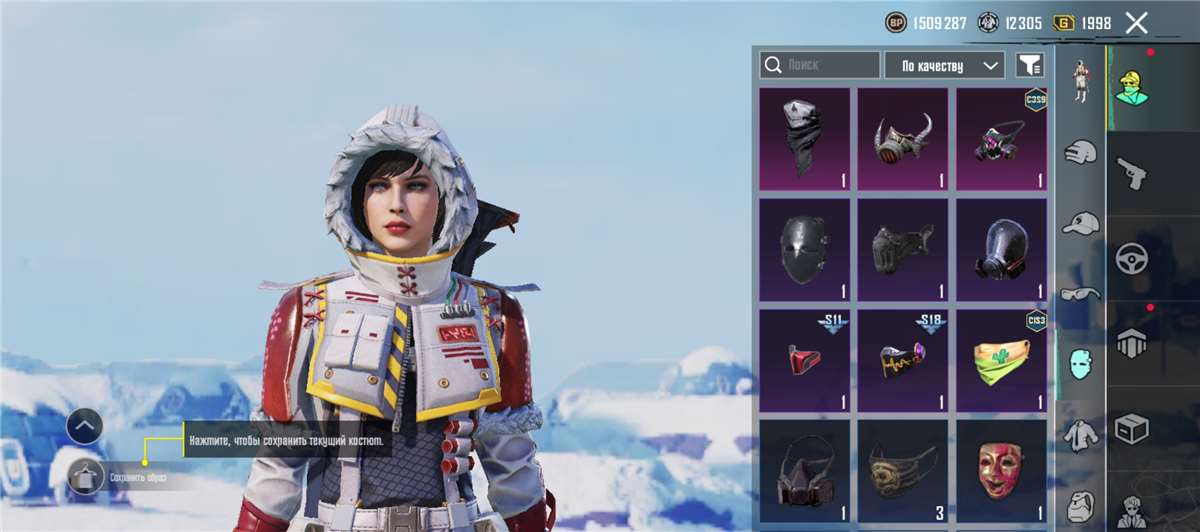Screen dimensions: 1200x532
Task: Open the По качеству sorting dropdown
Action: [944, 65]
